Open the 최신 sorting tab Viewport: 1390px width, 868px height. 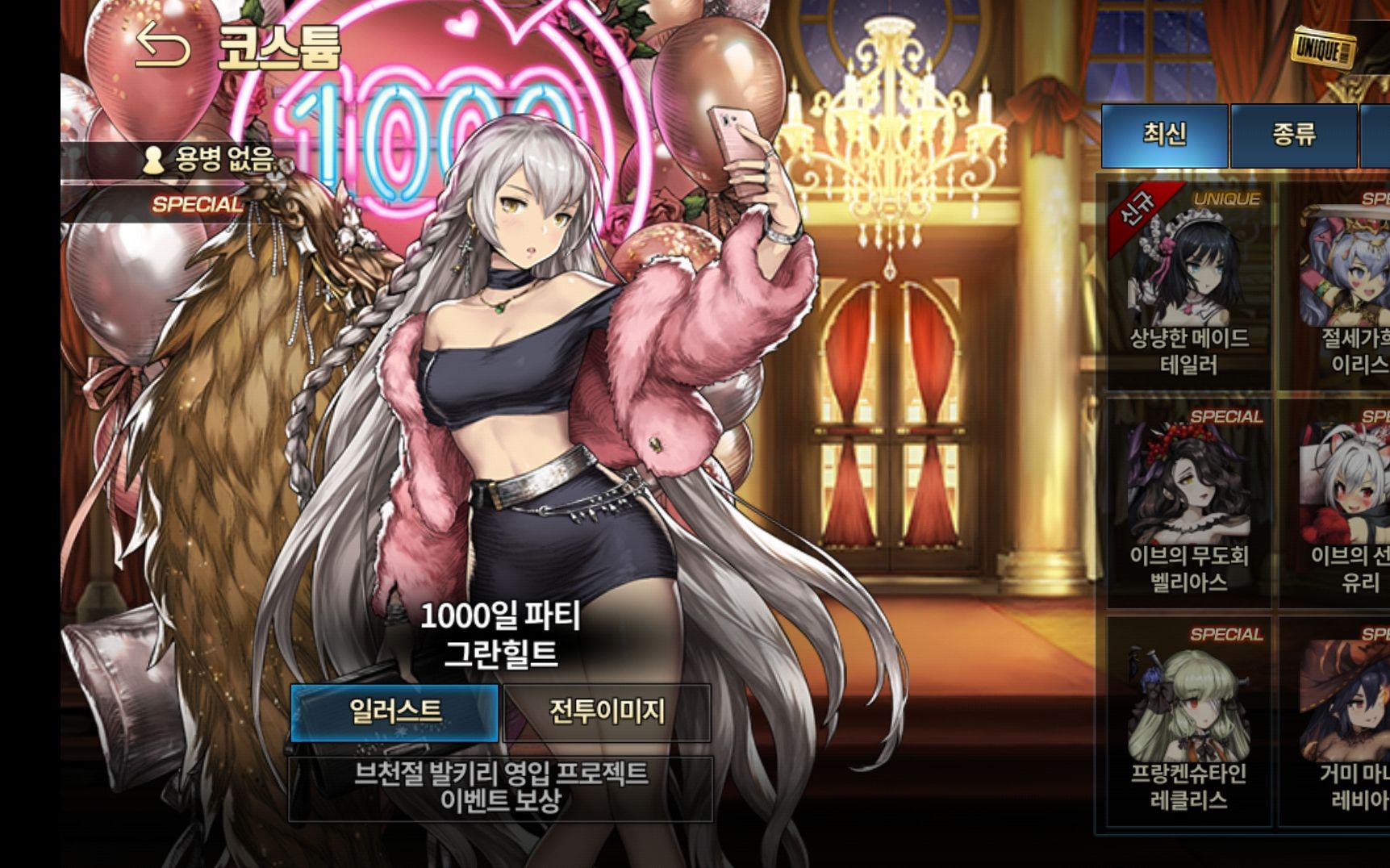1165,135
